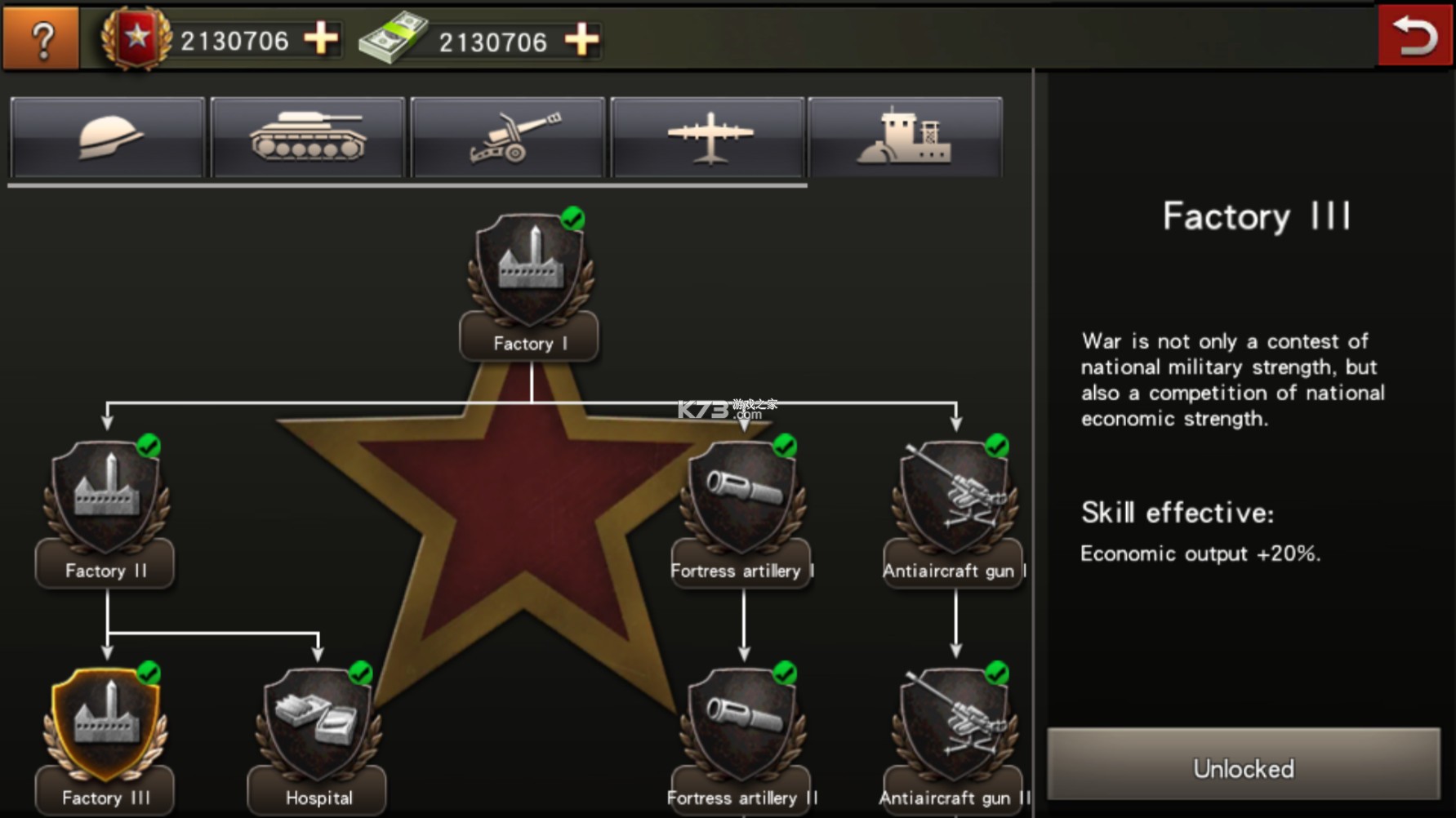Screen dimensions: 1456x818
Task: Select the Factory I technology shield
Action: point(529,269)
